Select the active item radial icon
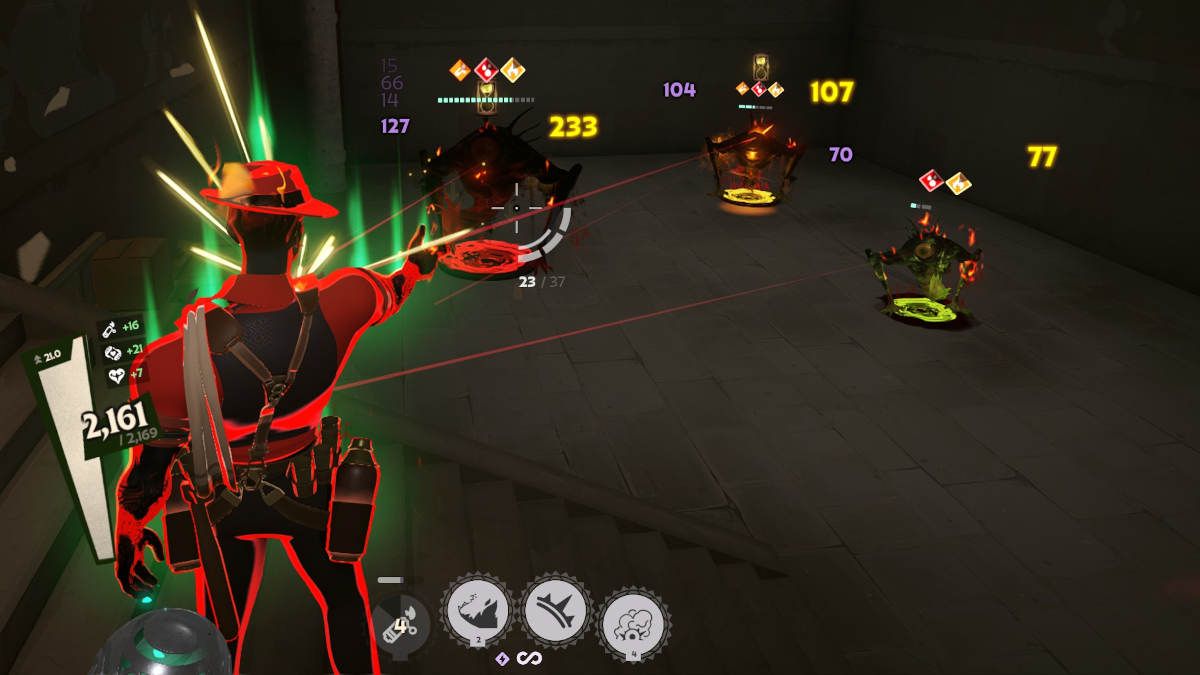The height and width of the screenshot is (675, 1200). point(400,624)
